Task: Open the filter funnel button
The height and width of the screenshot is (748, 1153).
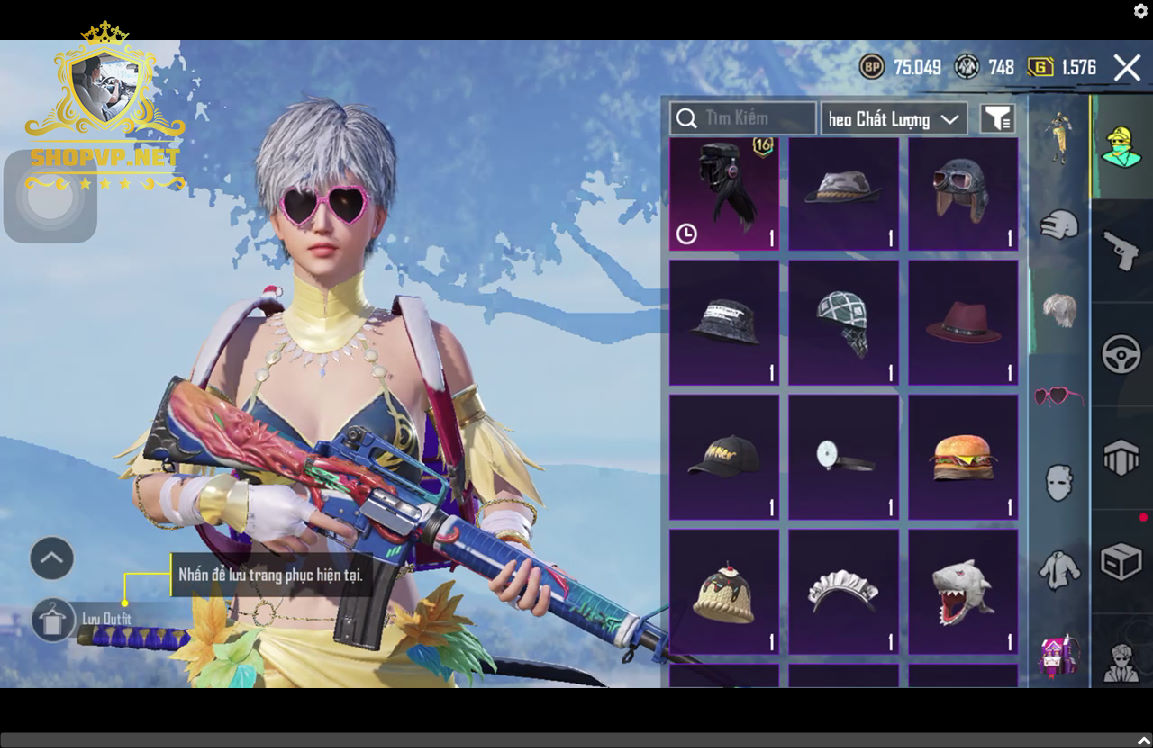Action: (x=997, y=119)
